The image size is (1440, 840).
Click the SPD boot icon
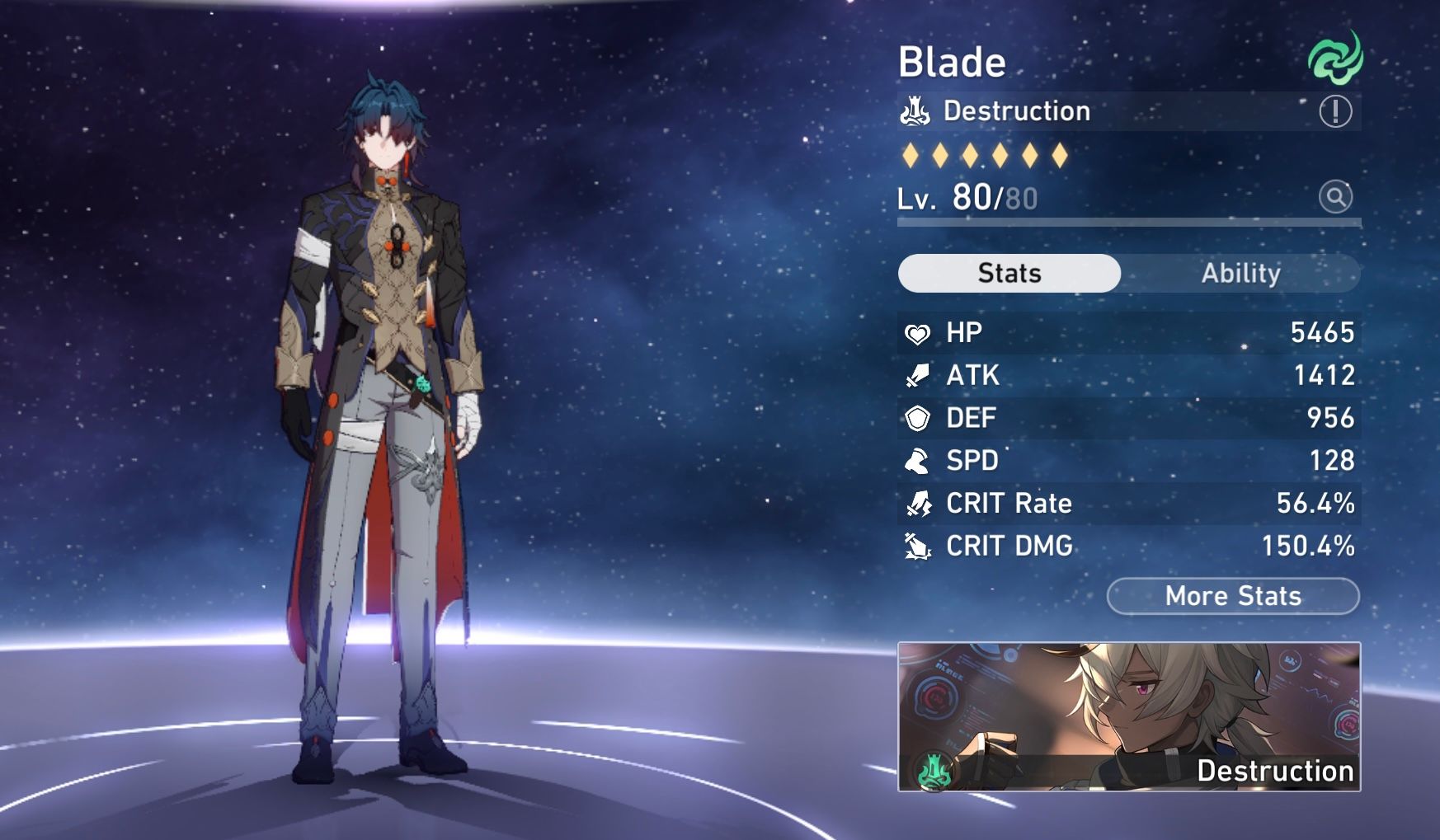(x=916, y=461)
